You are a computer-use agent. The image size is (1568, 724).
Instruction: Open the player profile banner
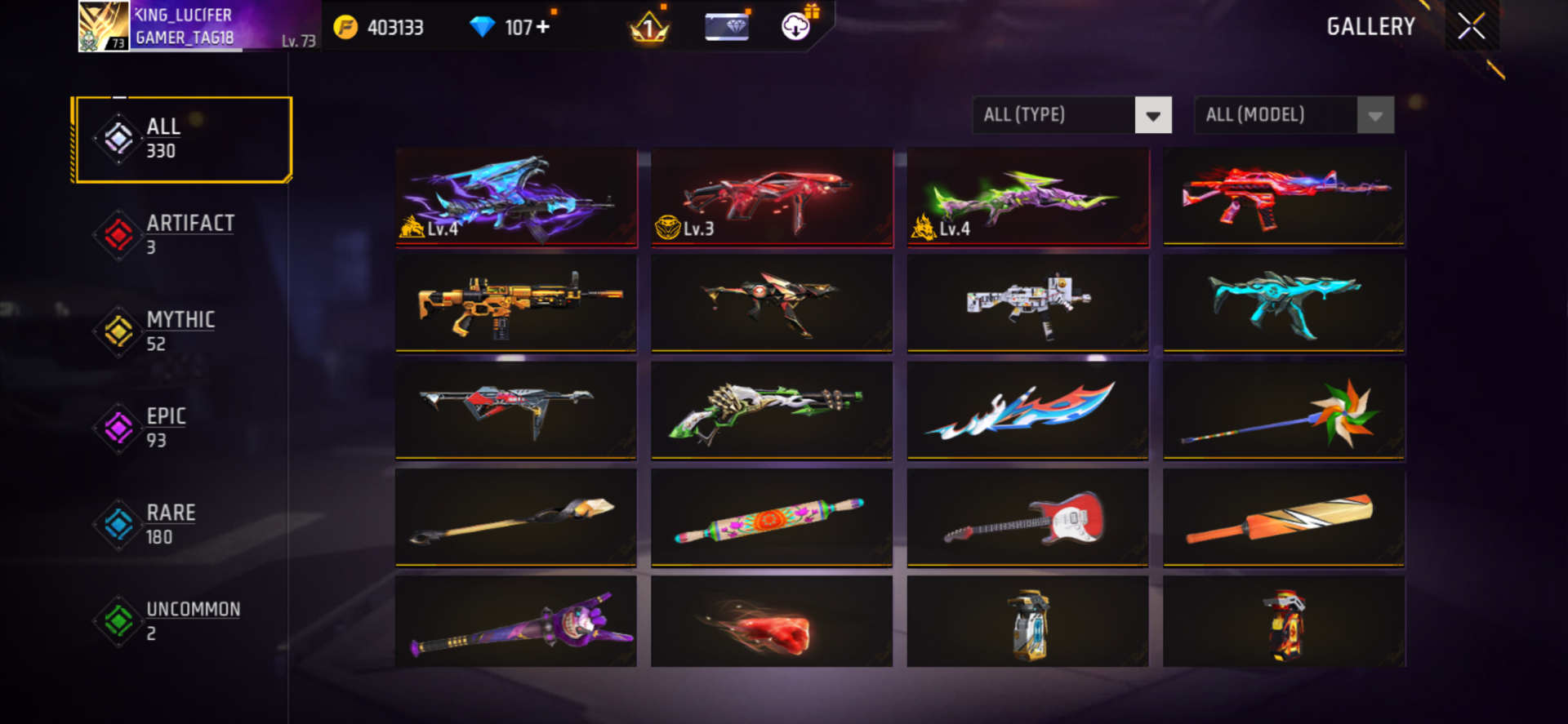tap(196, 26)
